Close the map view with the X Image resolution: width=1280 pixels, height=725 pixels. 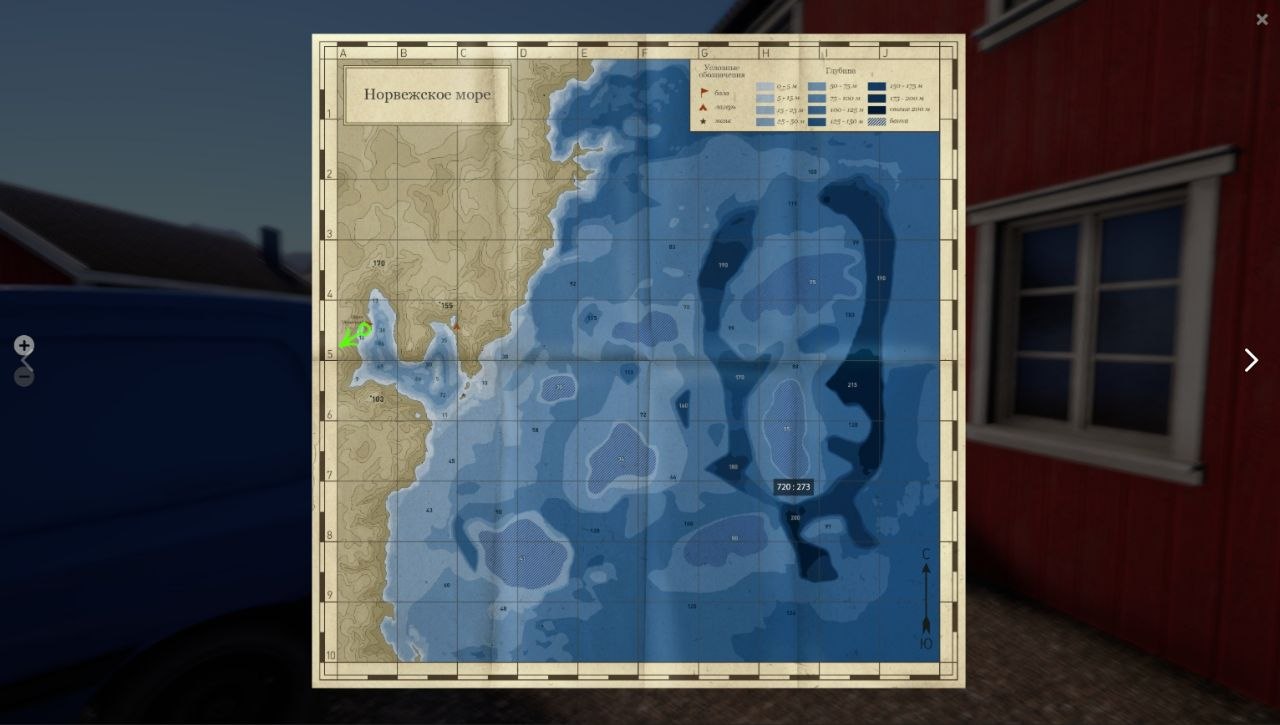click(x=1262, y=19)
